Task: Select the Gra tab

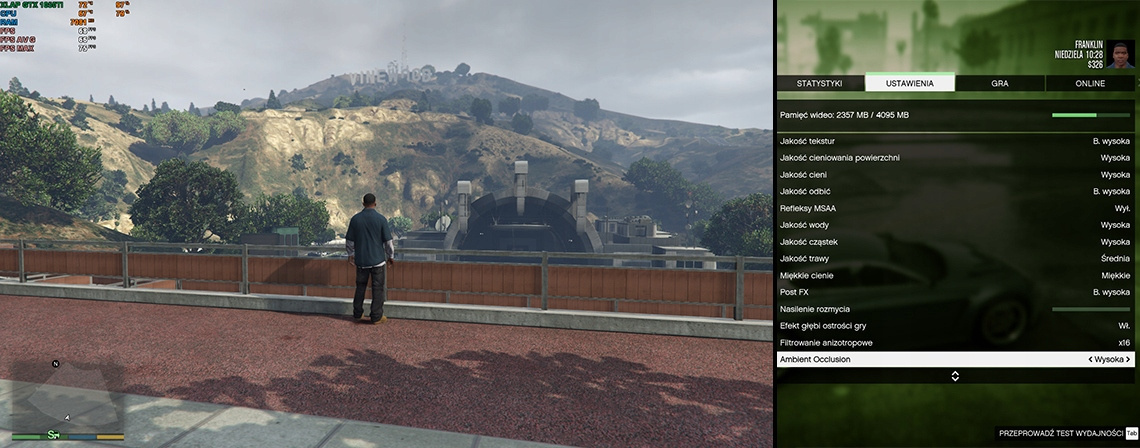Action: click(x=999, y=84)
